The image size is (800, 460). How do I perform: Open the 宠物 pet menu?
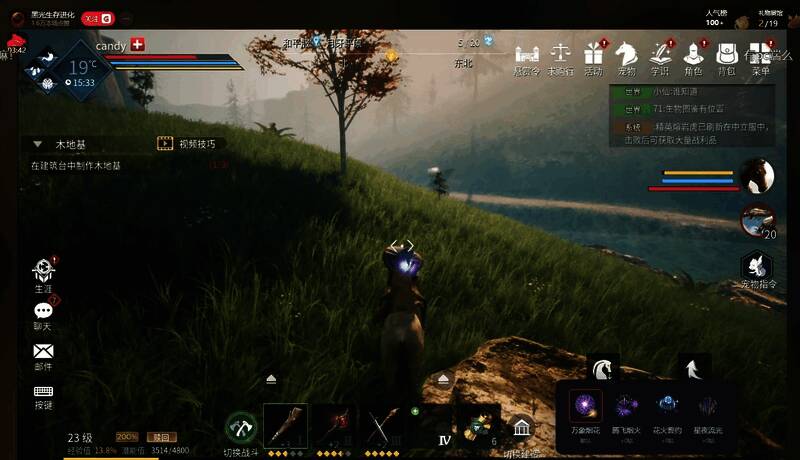[x=626, y=55]
